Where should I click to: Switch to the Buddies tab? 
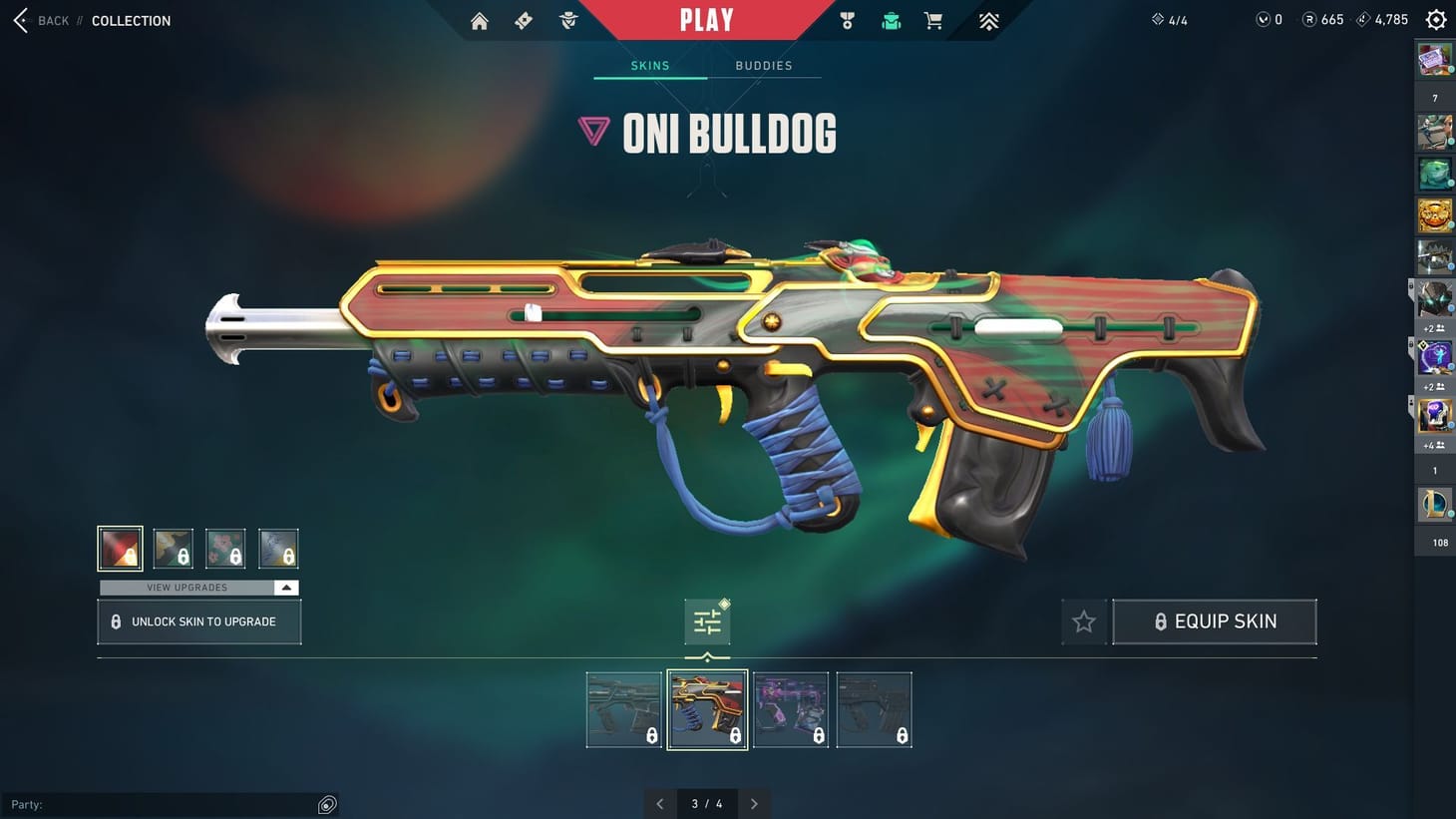pyautogui.click(x=763, y=65)
